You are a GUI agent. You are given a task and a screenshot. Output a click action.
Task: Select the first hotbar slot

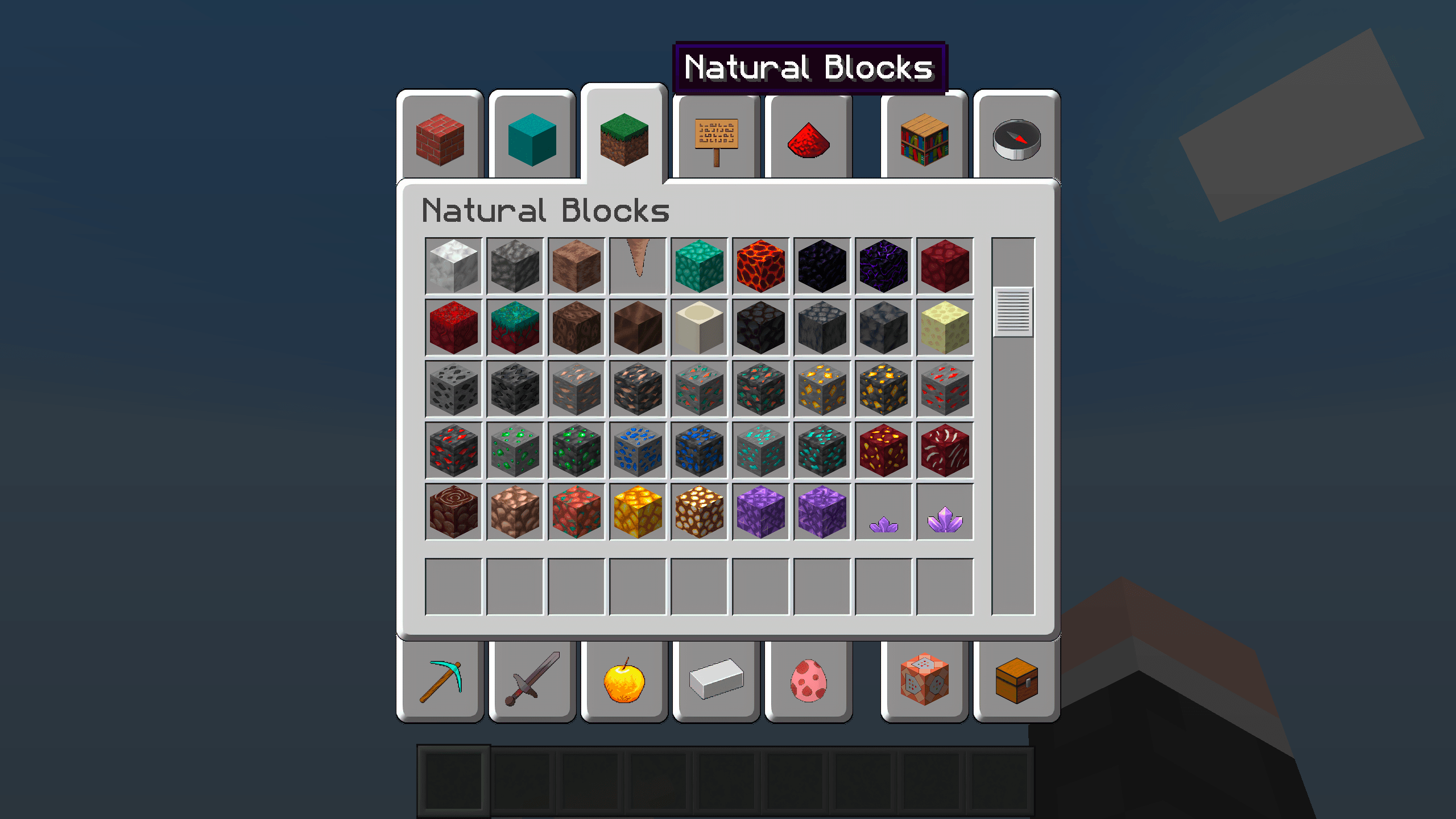click(454, 783)
